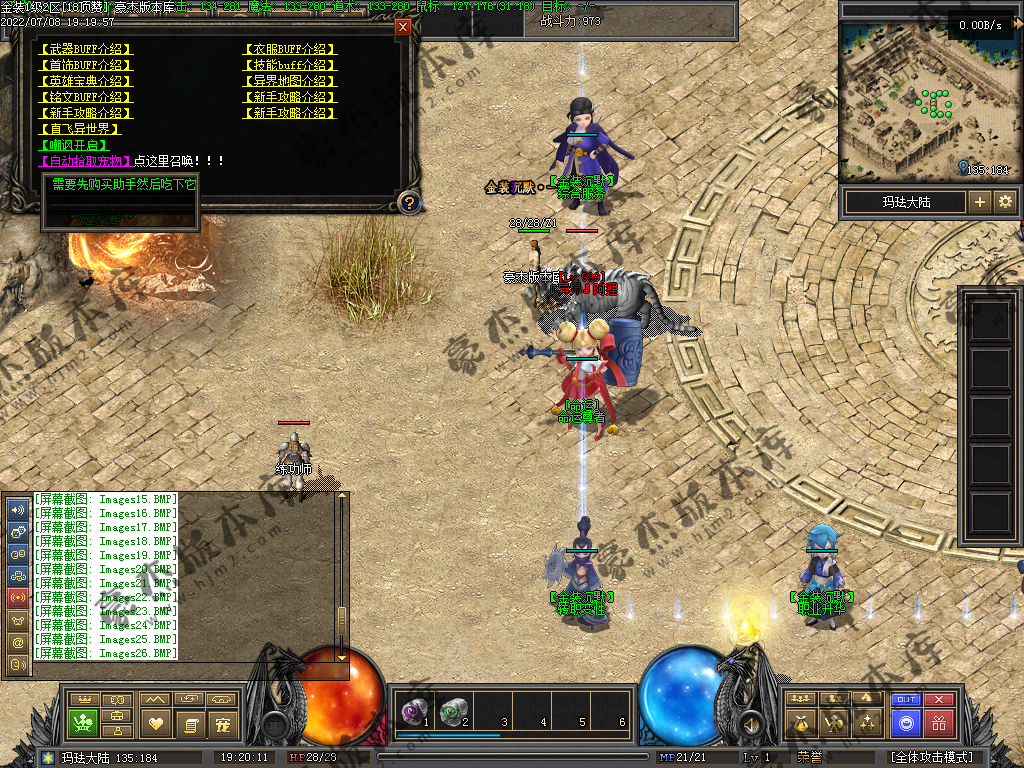Summon the 自动拾取宠物 pet

(x=85, y=161)
